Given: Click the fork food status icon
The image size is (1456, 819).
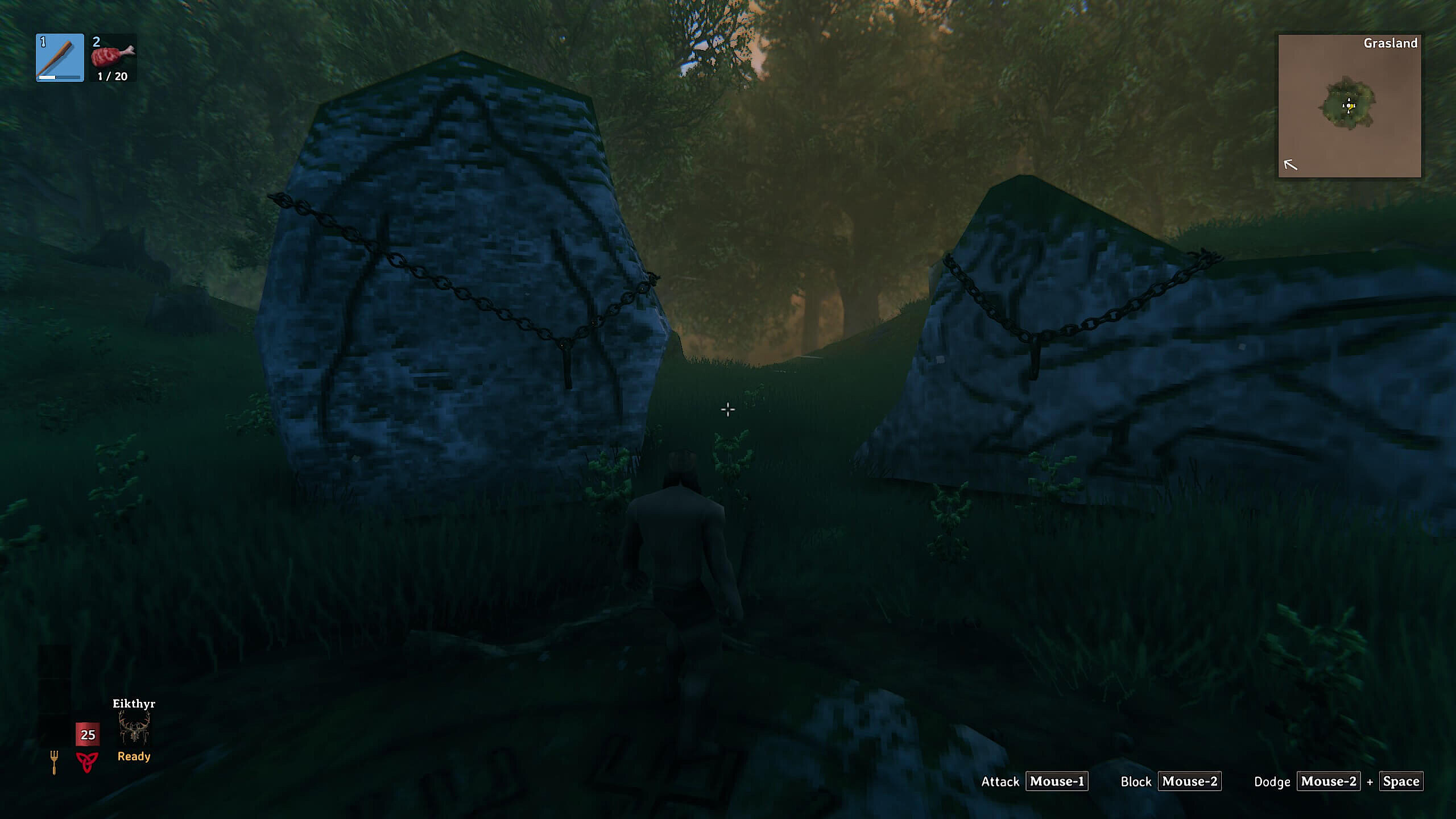Looking at the screenshot, I should (x=54, y=762).
